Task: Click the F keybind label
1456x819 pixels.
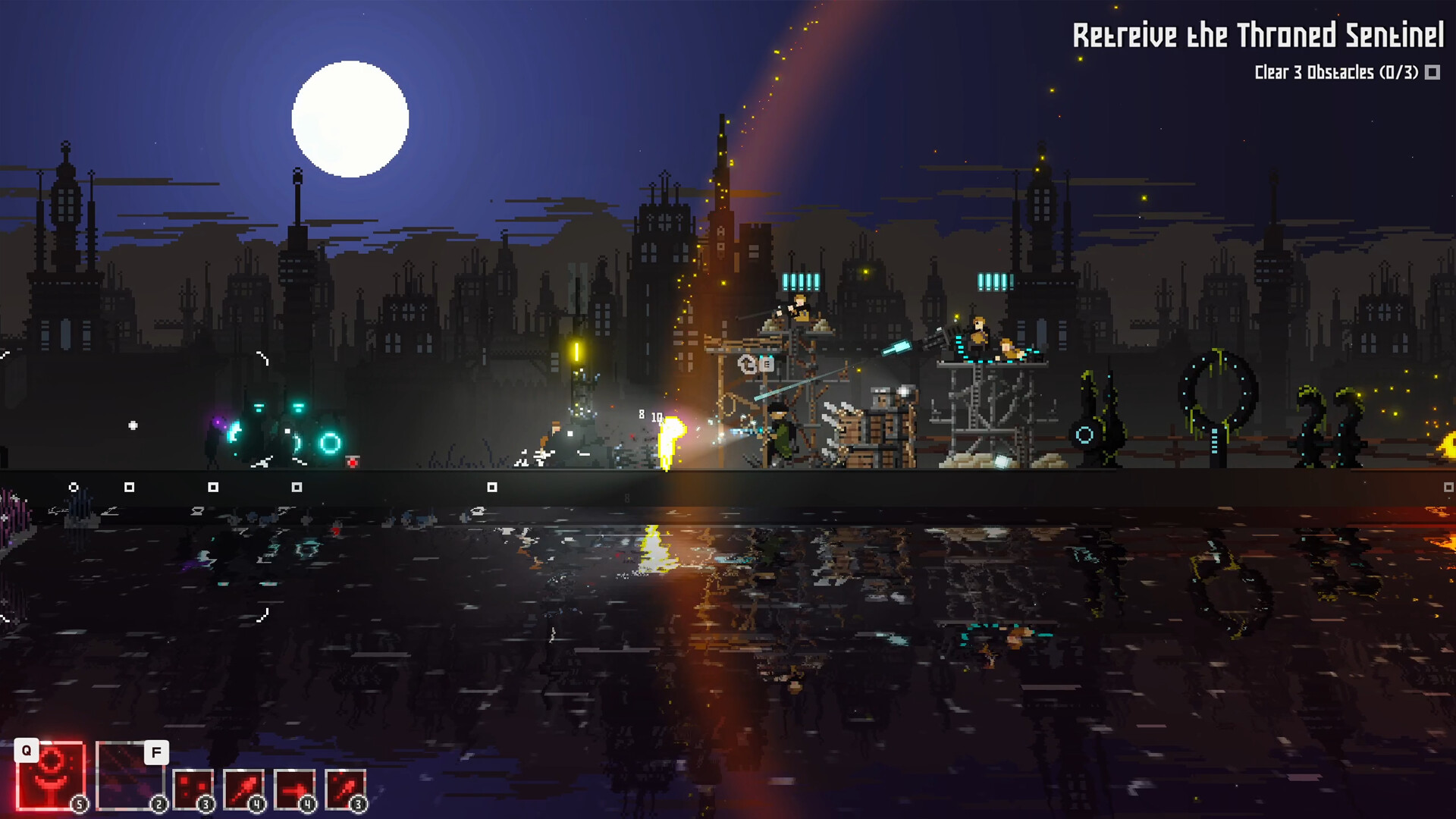Action: (x=156, y=752)
